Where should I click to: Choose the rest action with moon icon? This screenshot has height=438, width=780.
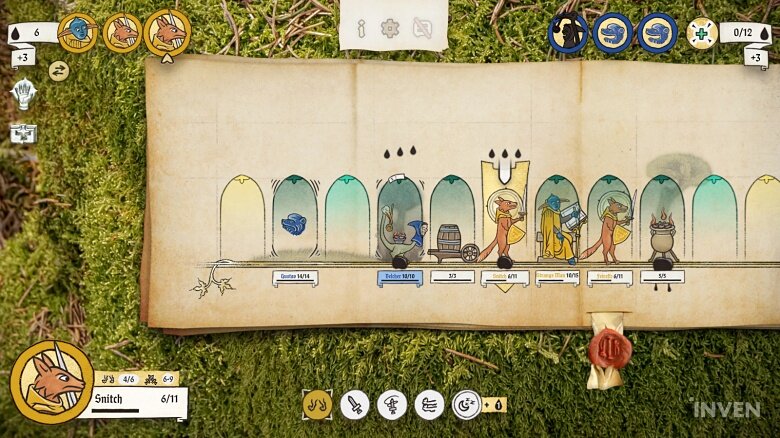pyautogui.click(x=466, y=404)
